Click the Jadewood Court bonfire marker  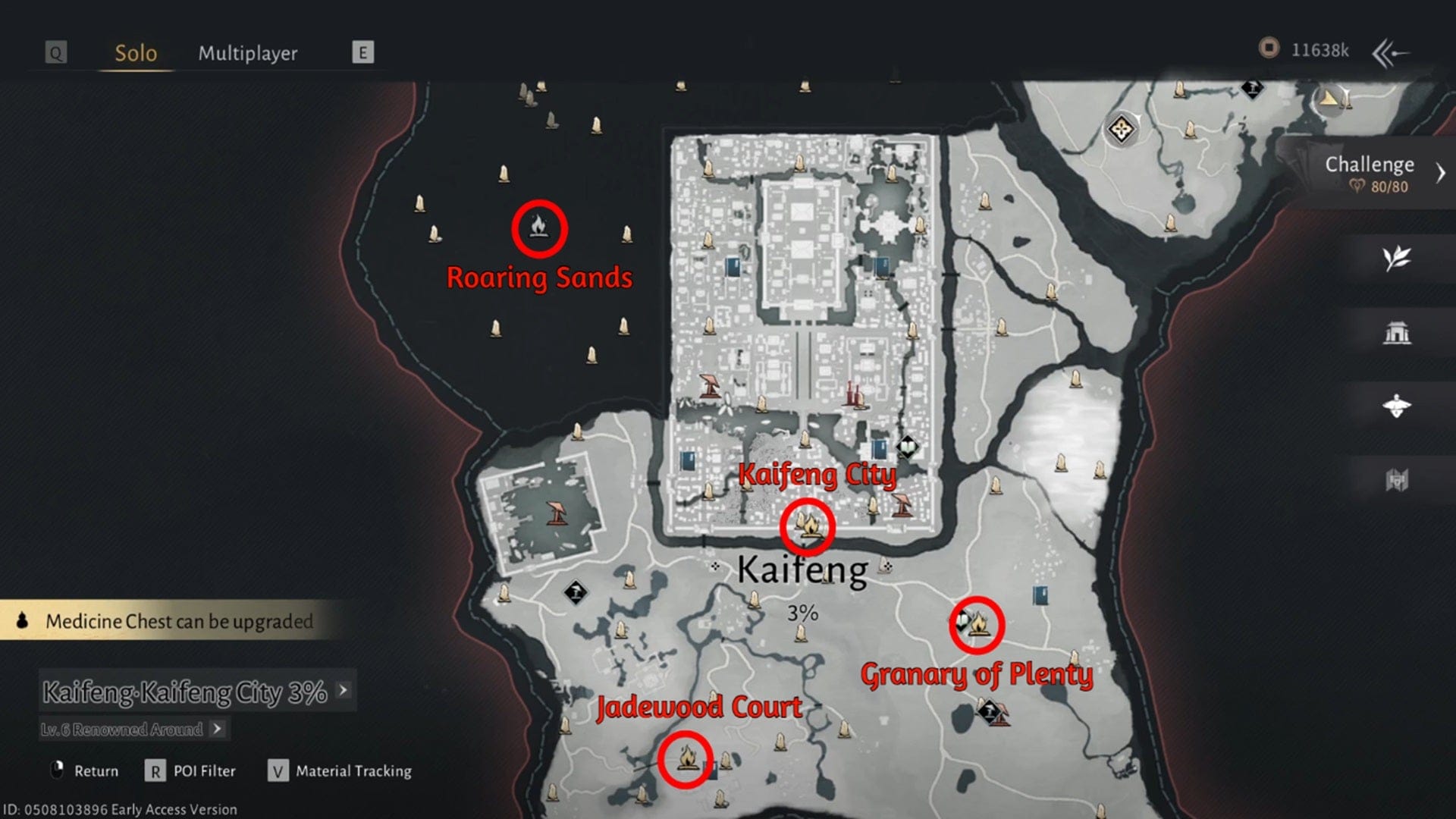[x=686, y=758]
